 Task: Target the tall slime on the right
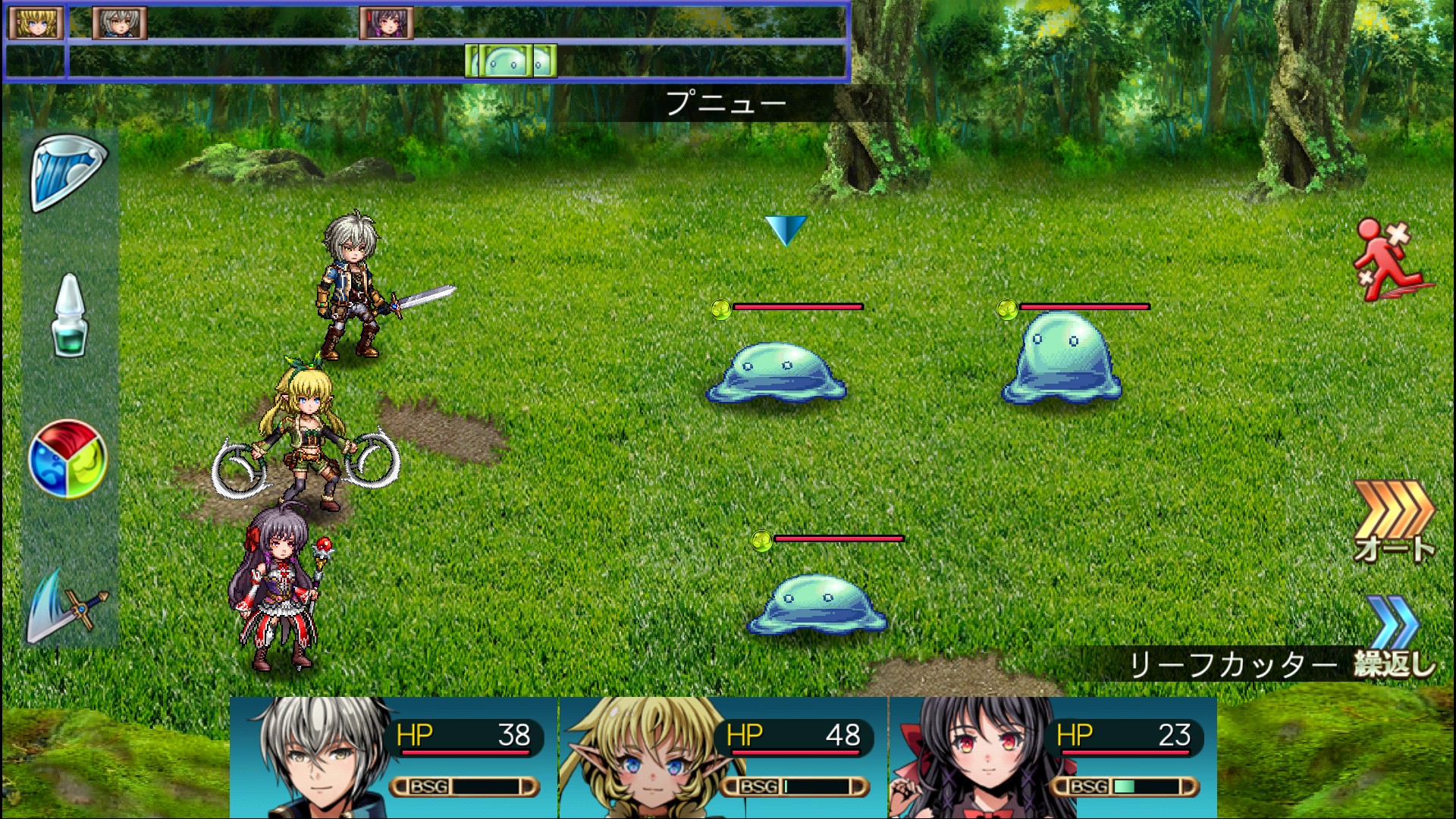pyautogui.click(x=1061, y=358)
